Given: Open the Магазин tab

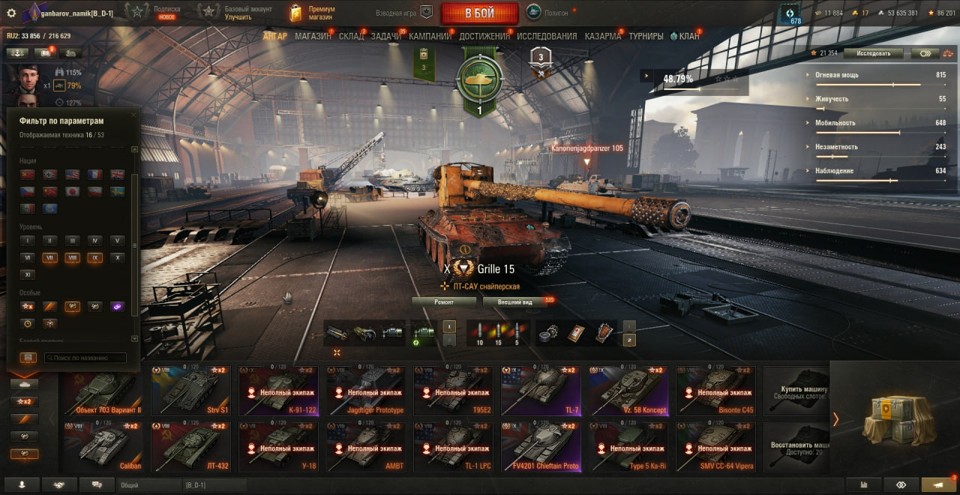Looking at the screenshot, I should (x=313, y=36).
